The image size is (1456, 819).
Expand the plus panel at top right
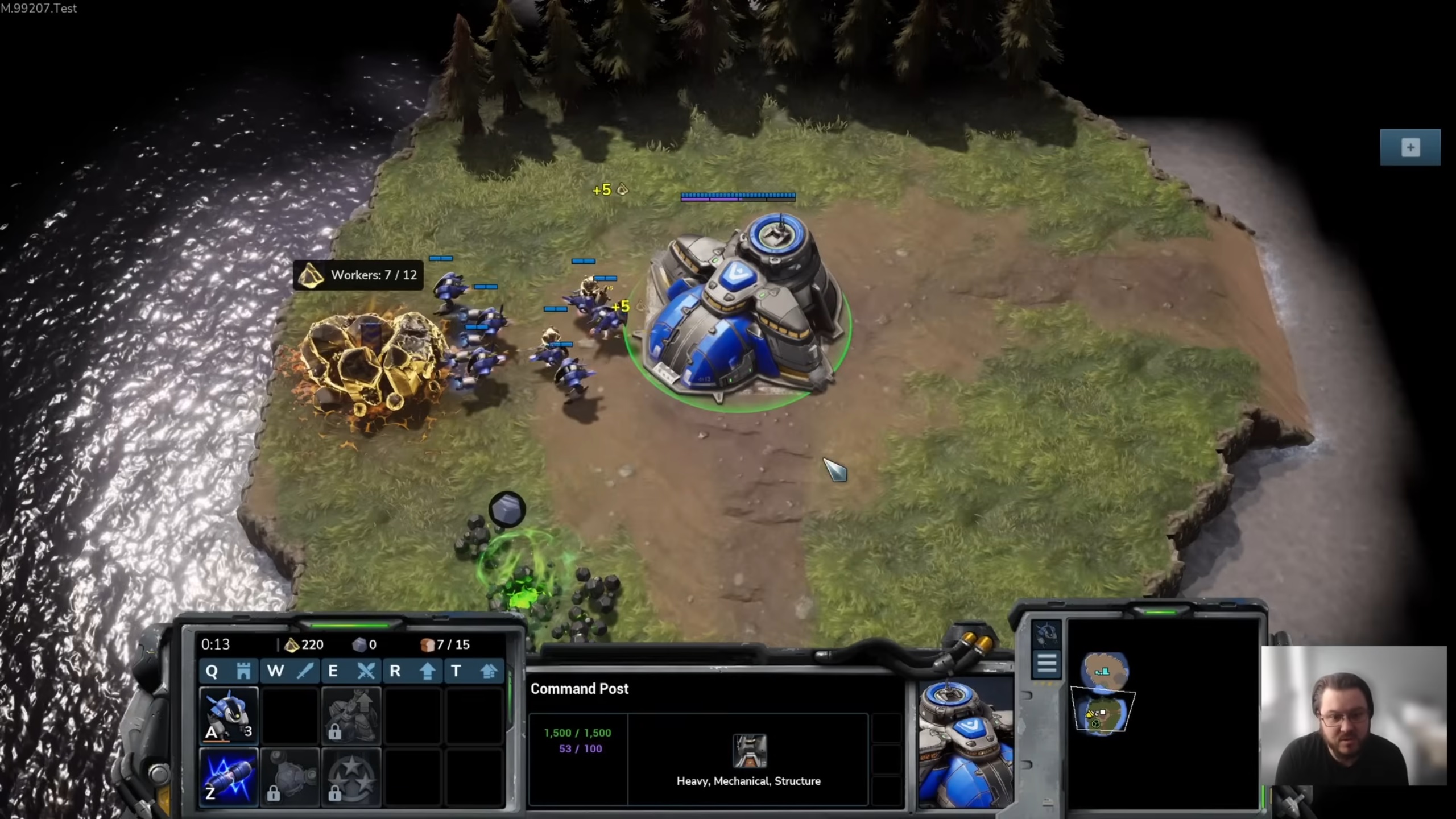[x=1410, y=147]
